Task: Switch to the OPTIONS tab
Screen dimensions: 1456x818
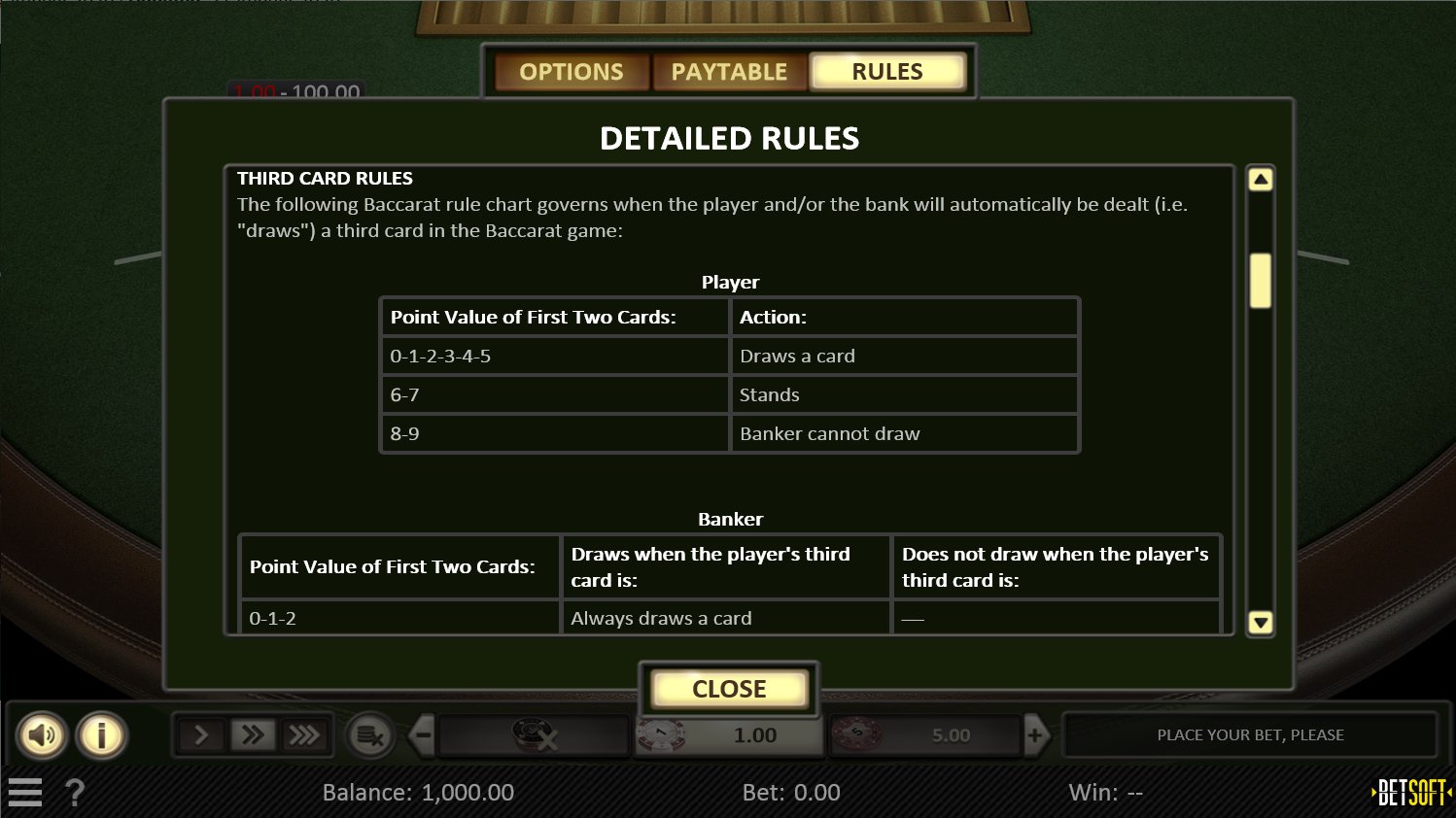Action: click(572, 71)
